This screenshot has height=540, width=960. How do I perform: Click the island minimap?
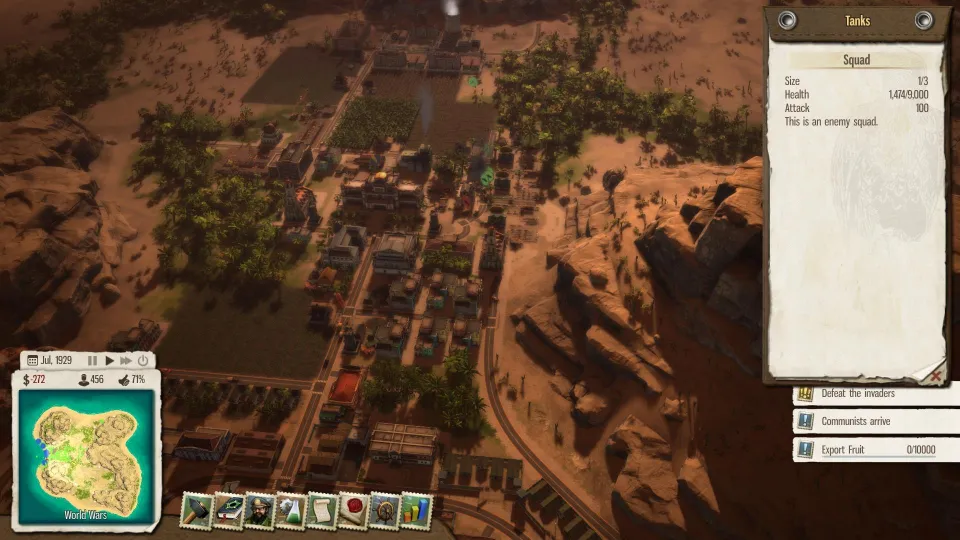(86, 452)
